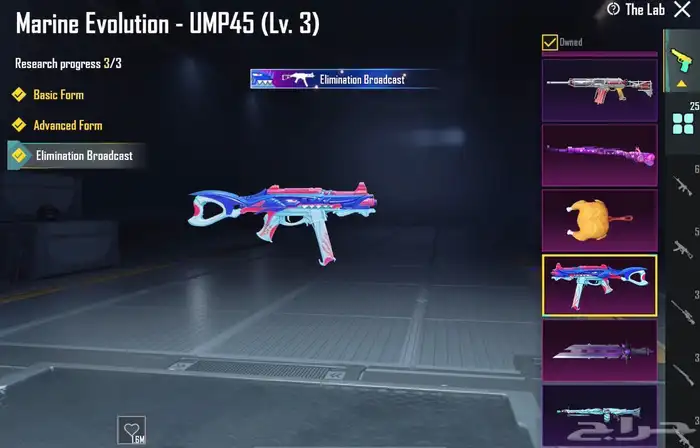Image resolution: width=700 pixels, height=448 pixels.
Task: View the Elimination Broadcast preview banner
Action: pos(331,79)
